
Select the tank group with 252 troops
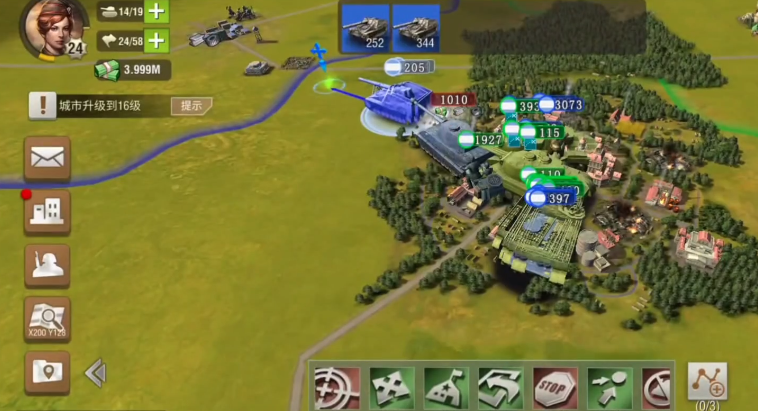[364, 26]
